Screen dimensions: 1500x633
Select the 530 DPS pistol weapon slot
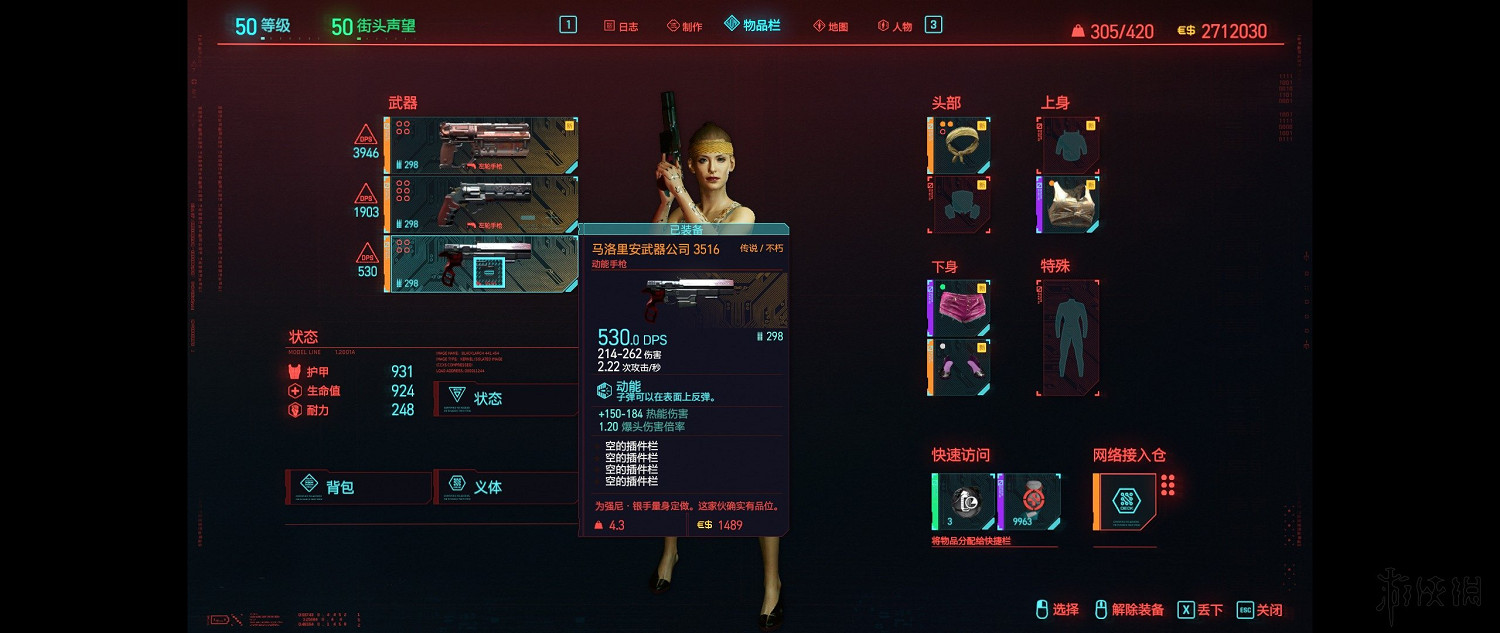click(482, 264)
